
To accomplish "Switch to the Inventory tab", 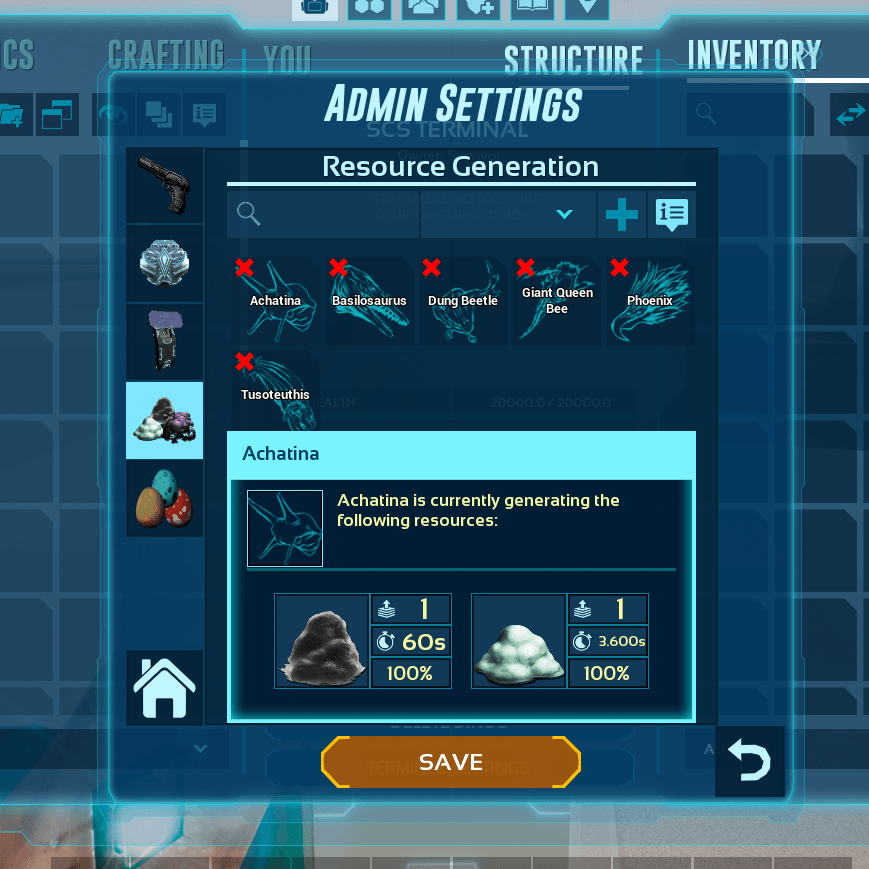I will [753, 56].
